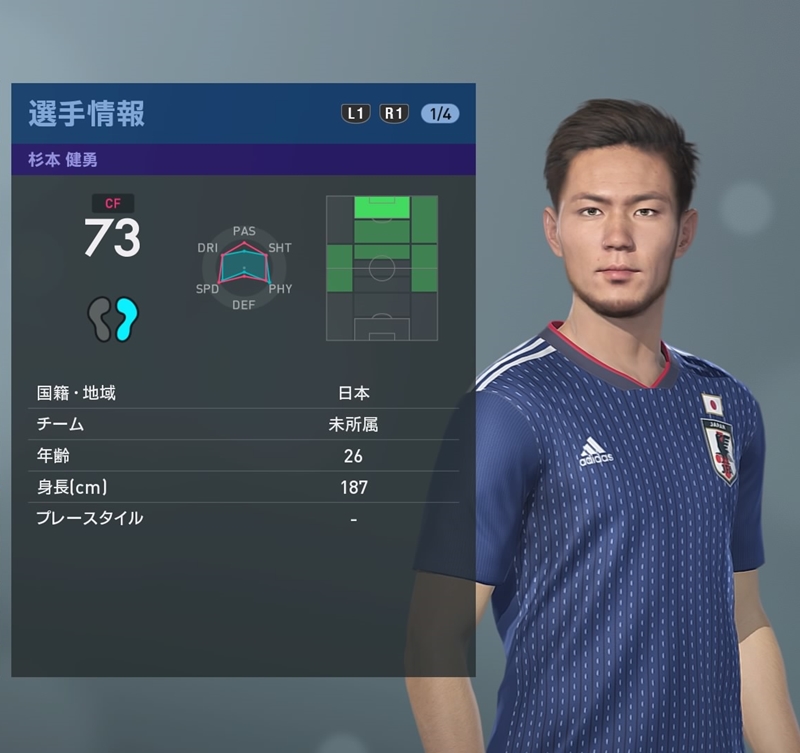This screenshot has width=800, height=753.
Task: Click the 1/4 page indicator
Action: 440,113
